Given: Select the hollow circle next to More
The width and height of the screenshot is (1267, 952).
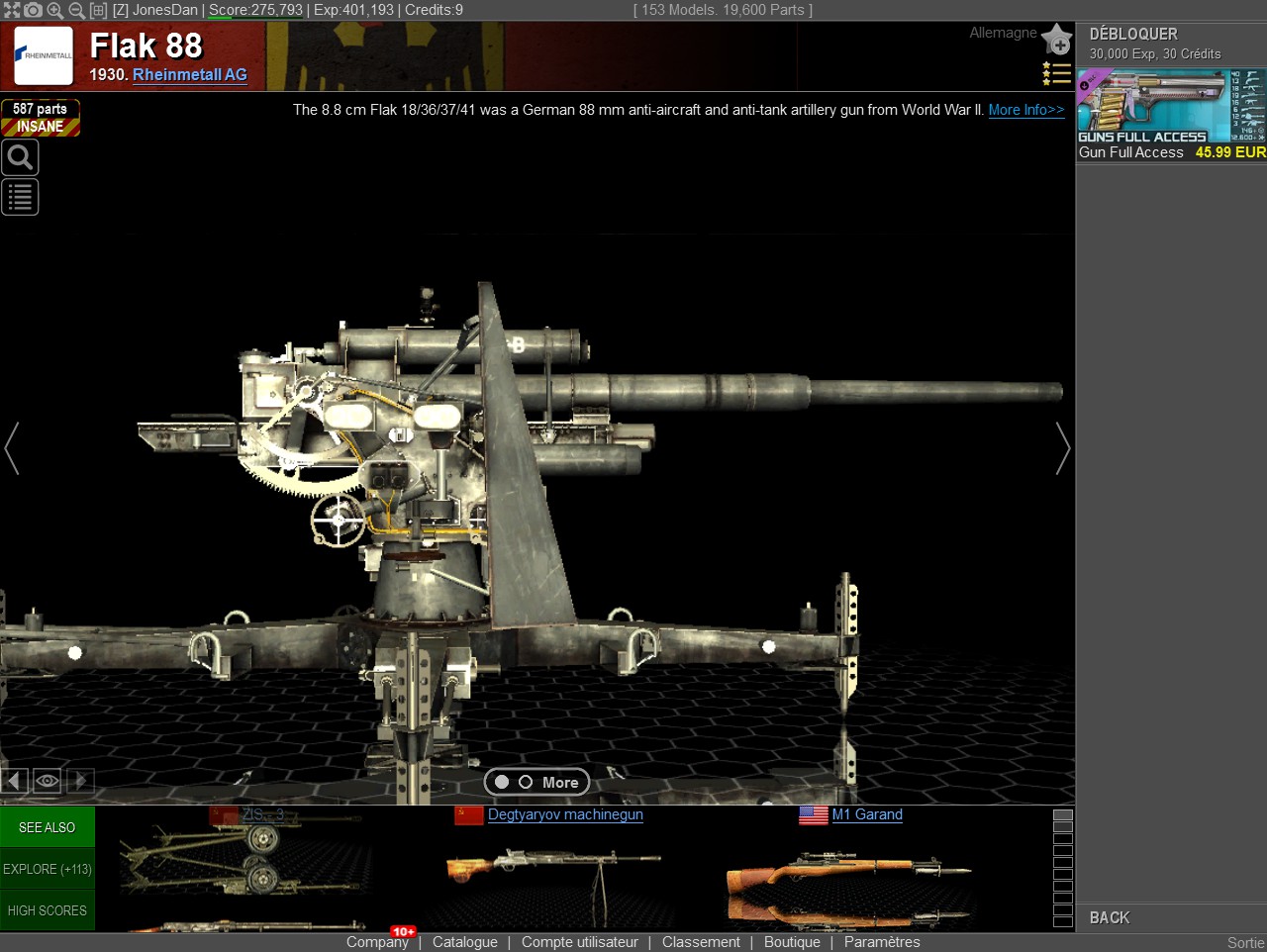Looking at the screenshot, I should point(527,782).
